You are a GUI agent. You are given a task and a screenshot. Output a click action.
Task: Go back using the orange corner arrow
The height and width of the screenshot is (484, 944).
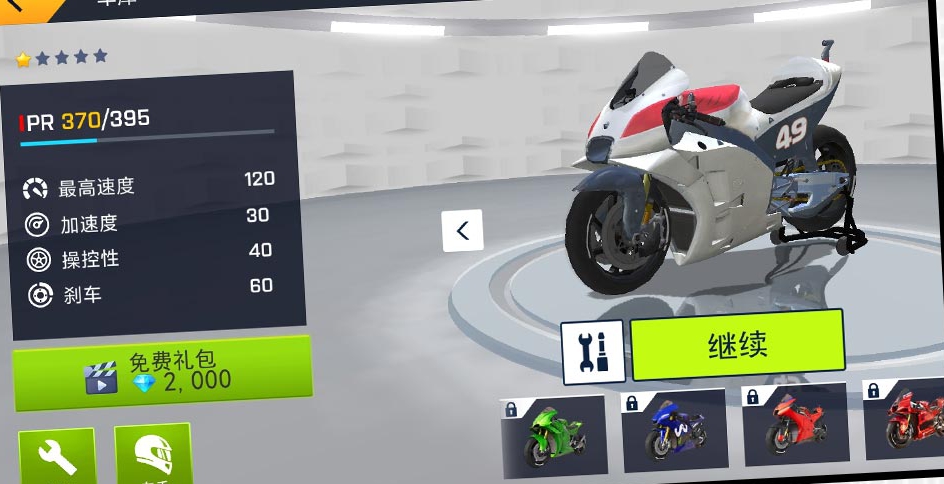point(22,6)
